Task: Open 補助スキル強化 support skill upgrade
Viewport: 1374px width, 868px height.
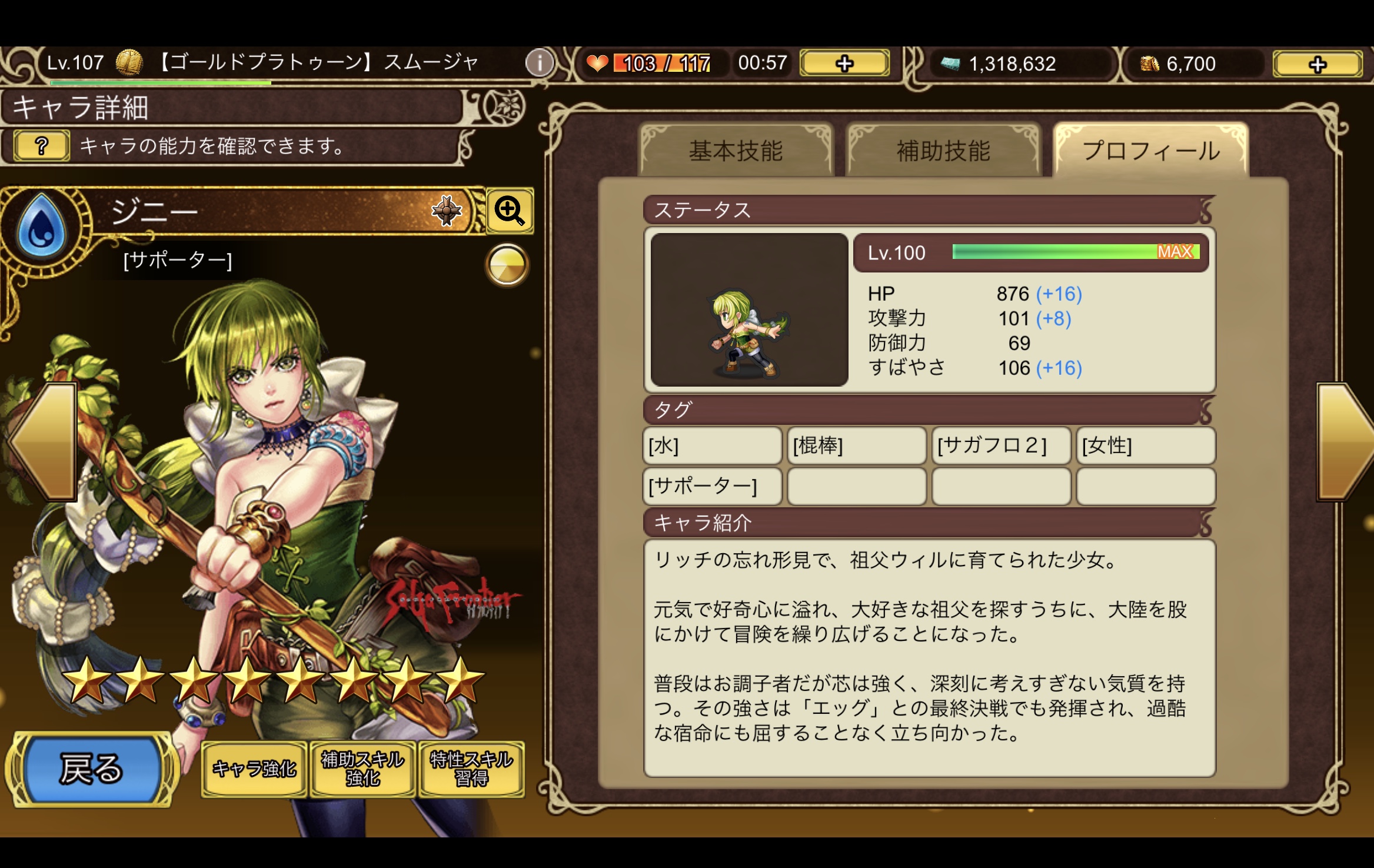Action: [x=362, y=769]
